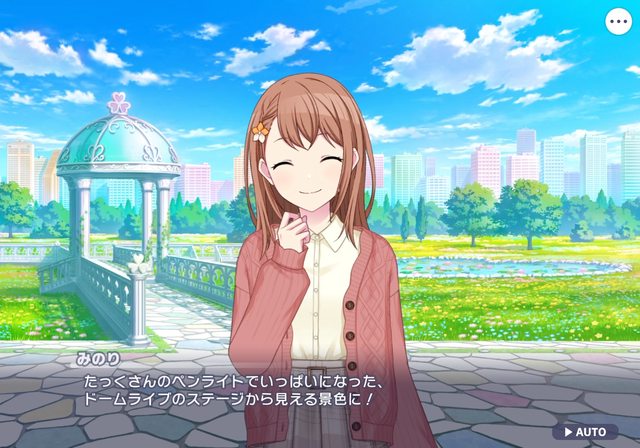Open the three-dot options menu
The image size is (640, 448).
(617, 20)
